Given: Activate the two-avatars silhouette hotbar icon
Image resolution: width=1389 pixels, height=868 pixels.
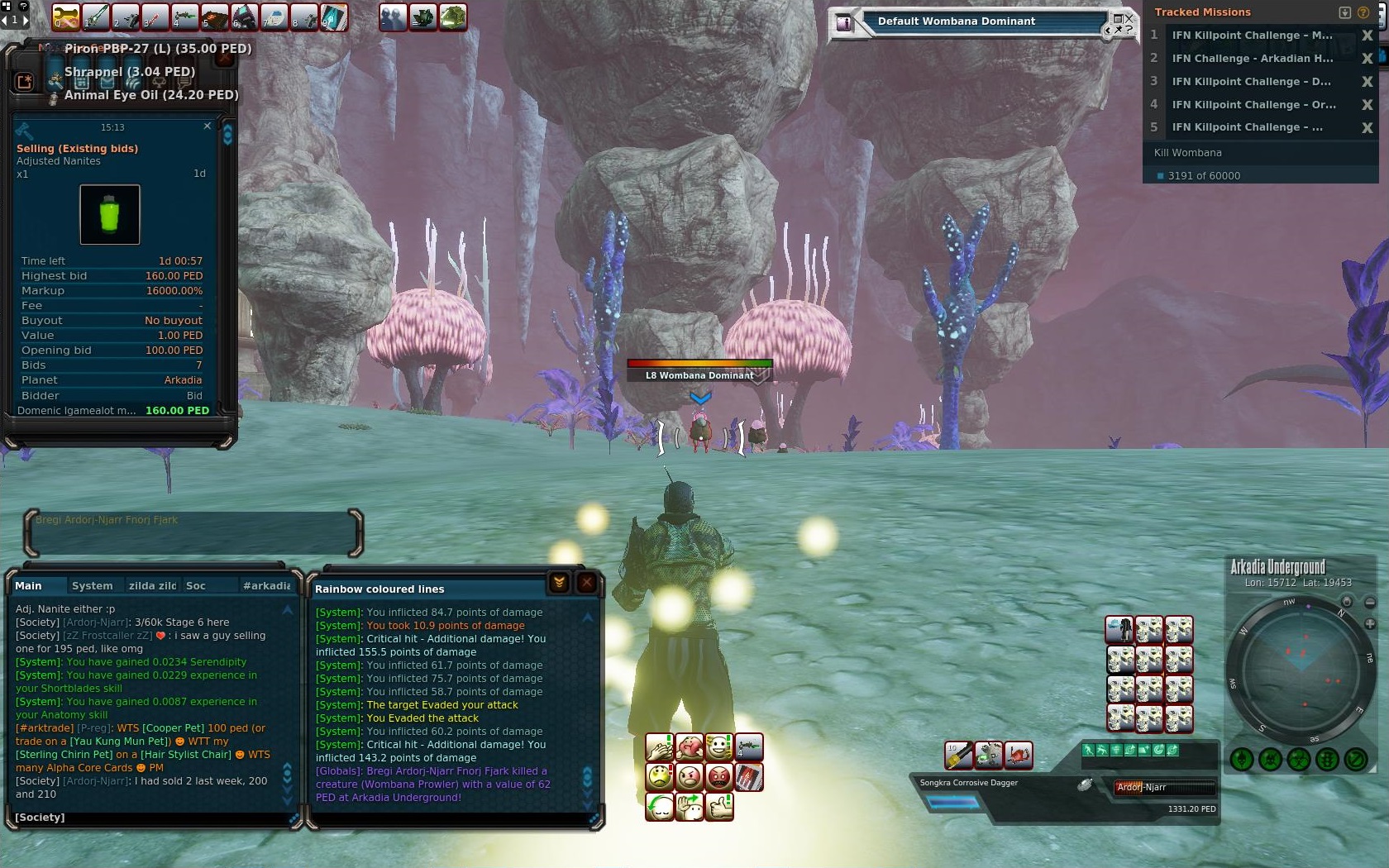Looking at the screenshot, I should (393, 17).
